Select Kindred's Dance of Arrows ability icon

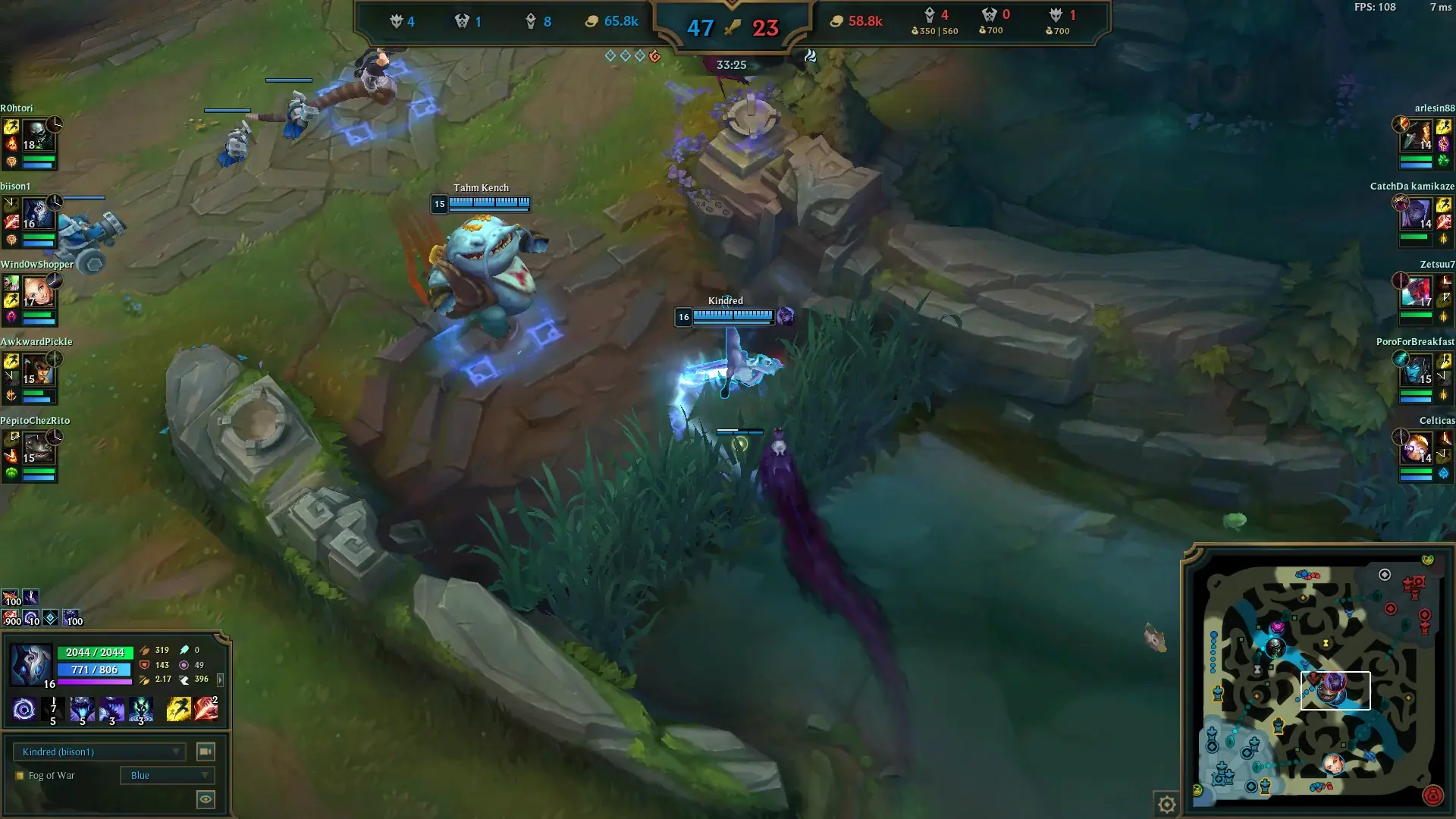coord(53,709)
